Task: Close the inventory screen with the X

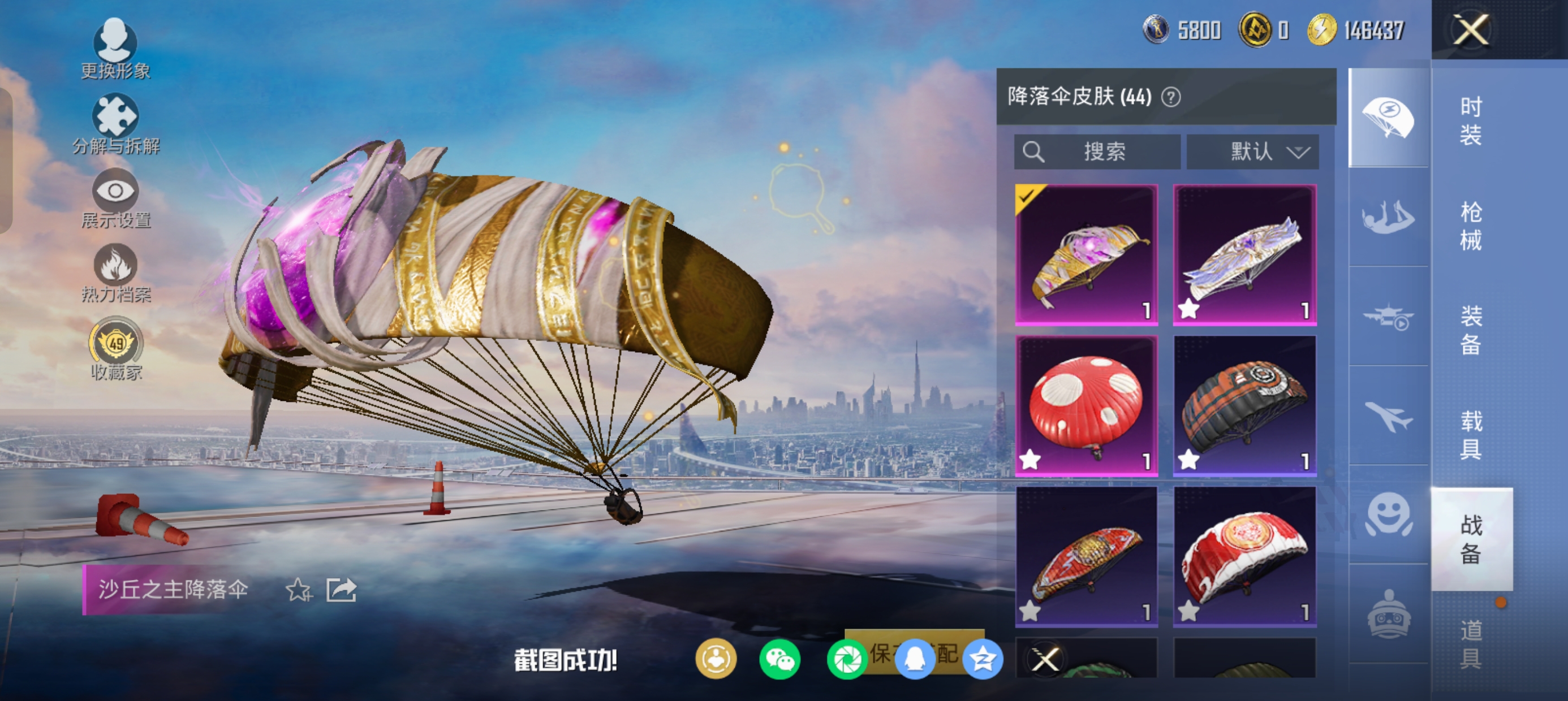Action: (1471, 30)
